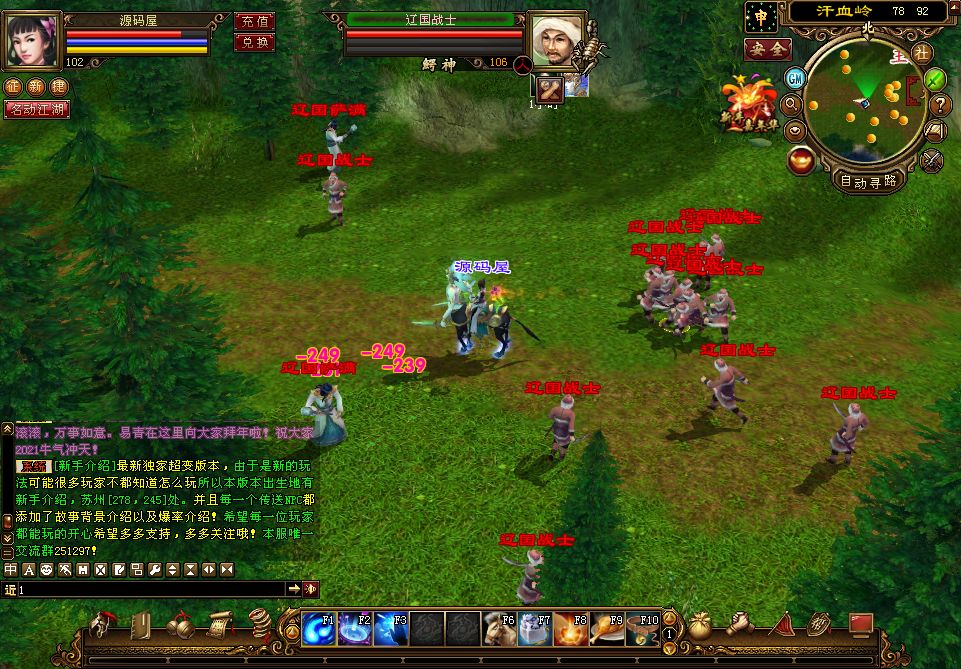Click the 充值 recharge button

(x=254, y=20)
